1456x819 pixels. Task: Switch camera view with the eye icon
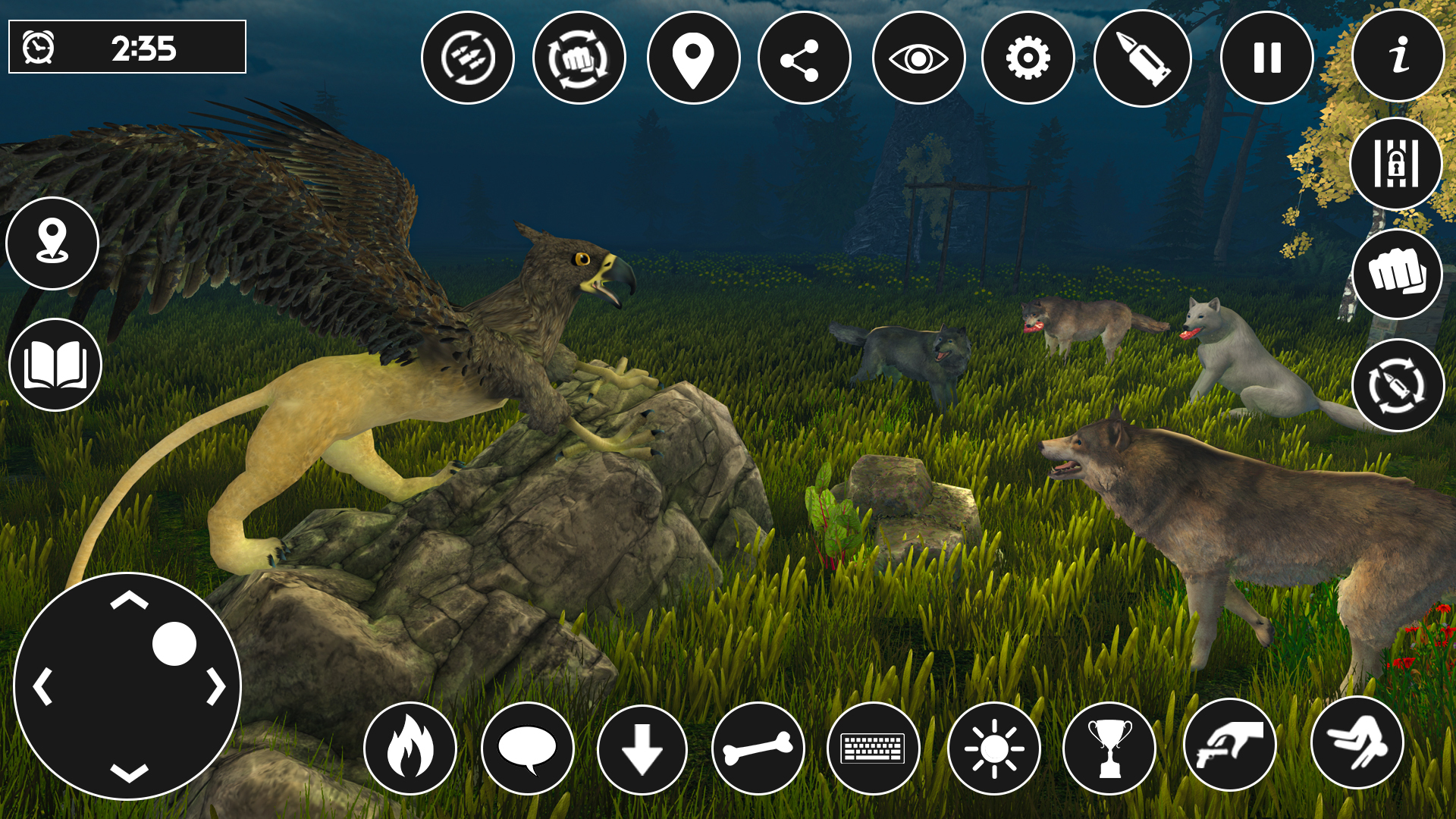coord(916,57)
